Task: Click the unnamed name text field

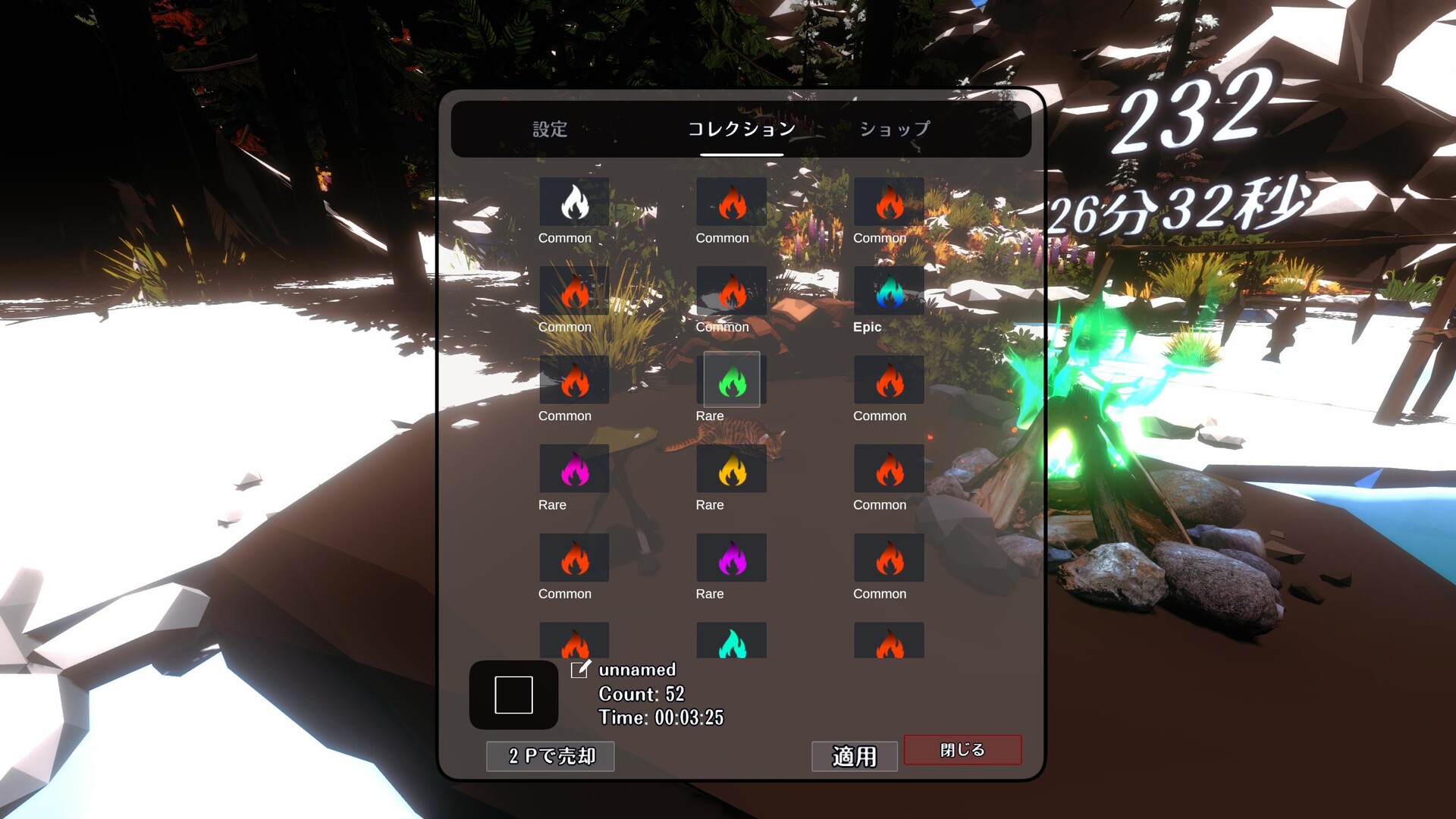Action: [x=637, y=670]
